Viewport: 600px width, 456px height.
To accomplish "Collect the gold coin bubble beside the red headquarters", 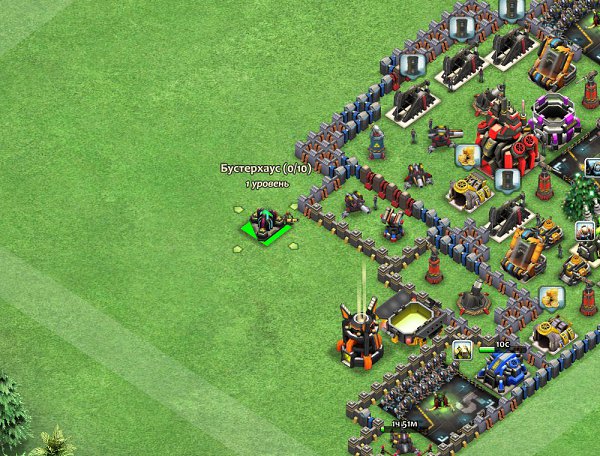I will [x=465, y=156].
